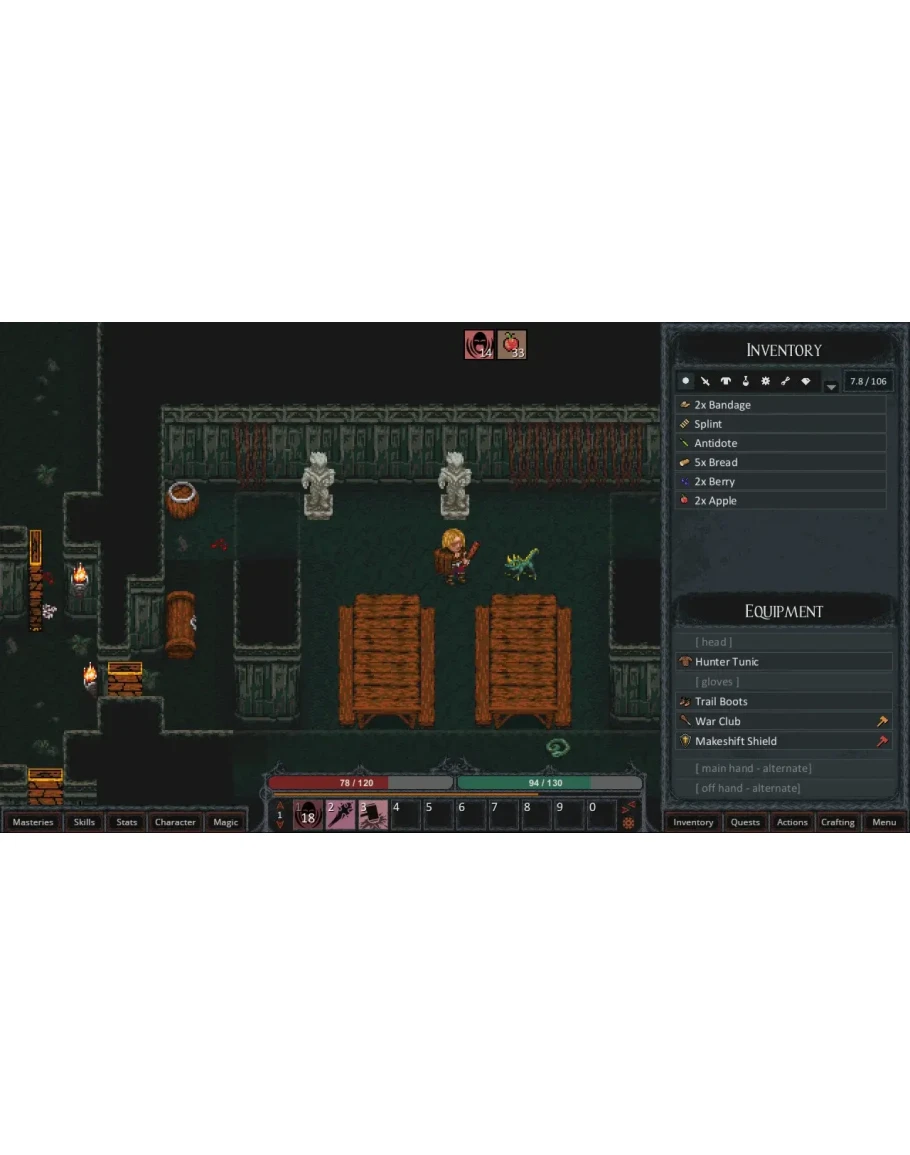Open the Masteries panel

tap(33, 822)
